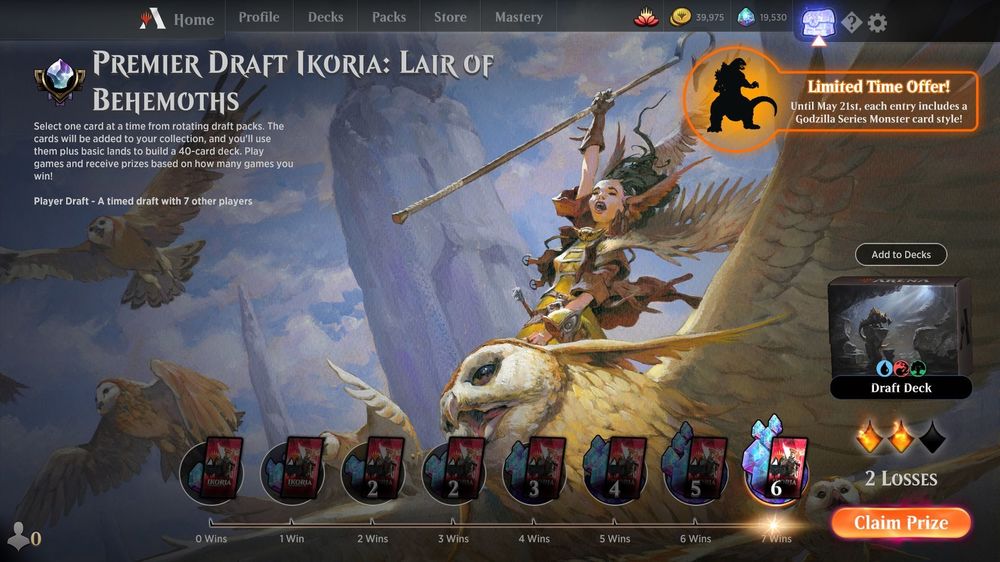View the 0 Wins Ikoria pack reward
The height and width of the screenshot is (562, 1000).
click(x=211, y=472)
